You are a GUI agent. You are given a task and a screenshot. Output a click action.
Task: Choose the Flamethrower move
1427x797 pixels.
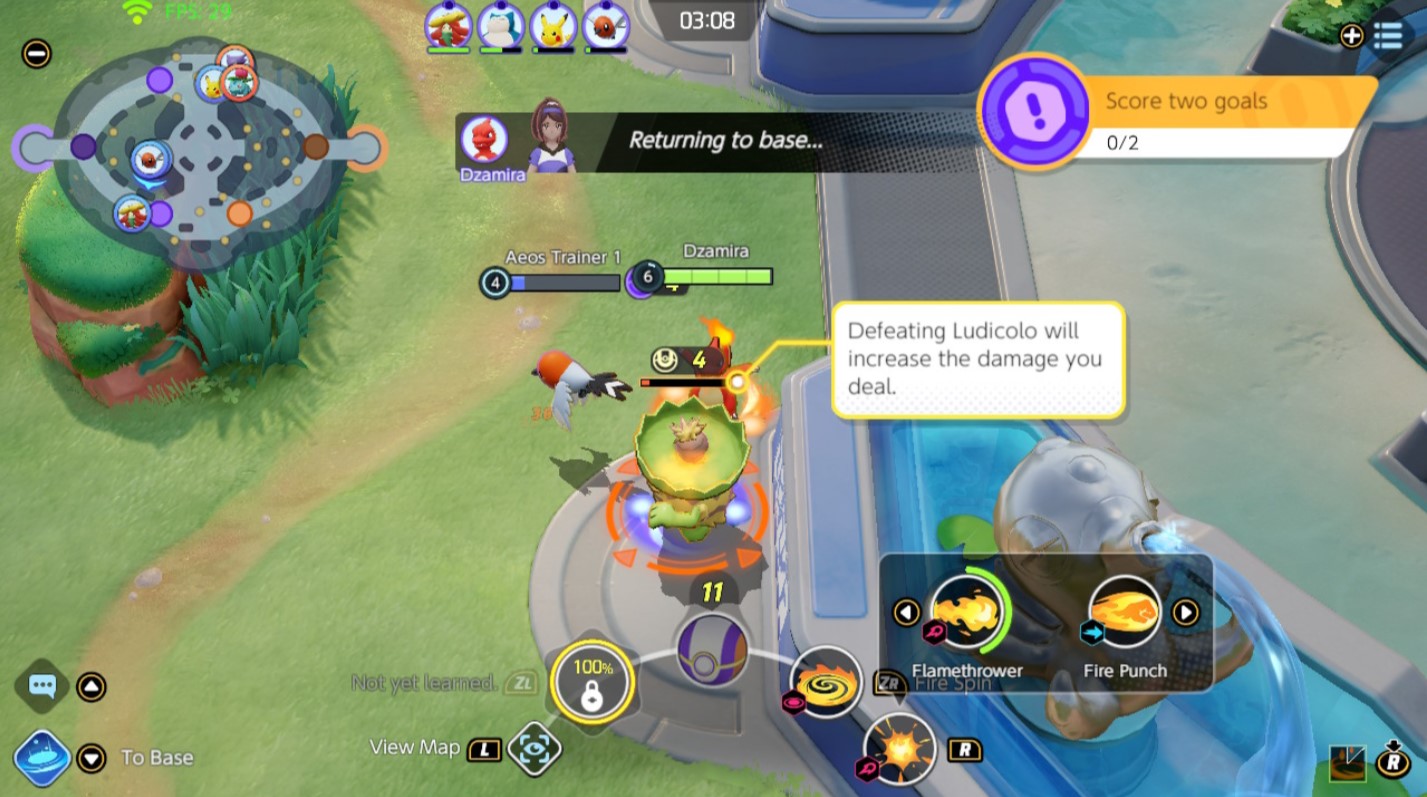pos(966,611)
